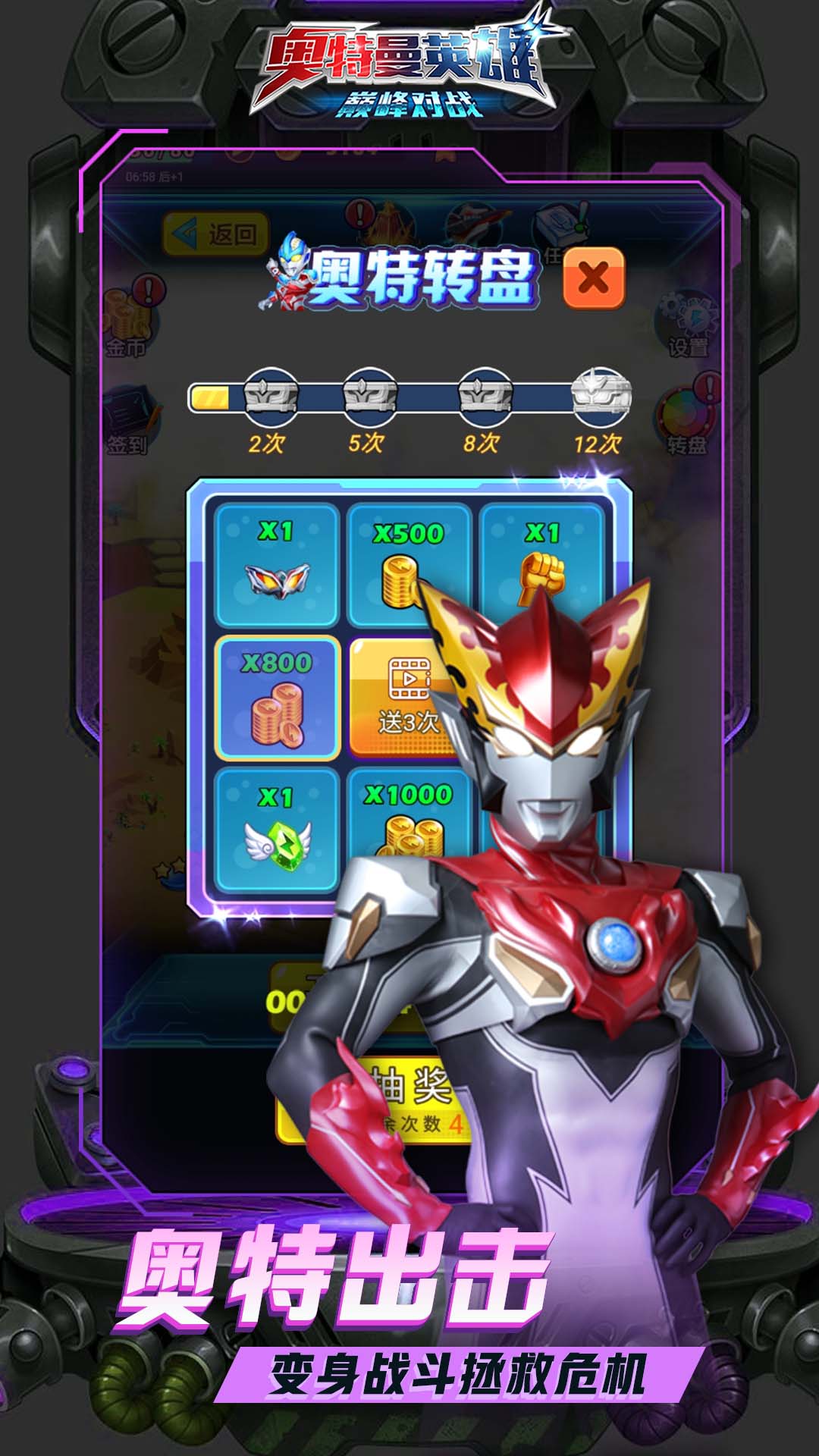Close the 奥特转盘 popup with X
819x1456 pixels.
594,278
